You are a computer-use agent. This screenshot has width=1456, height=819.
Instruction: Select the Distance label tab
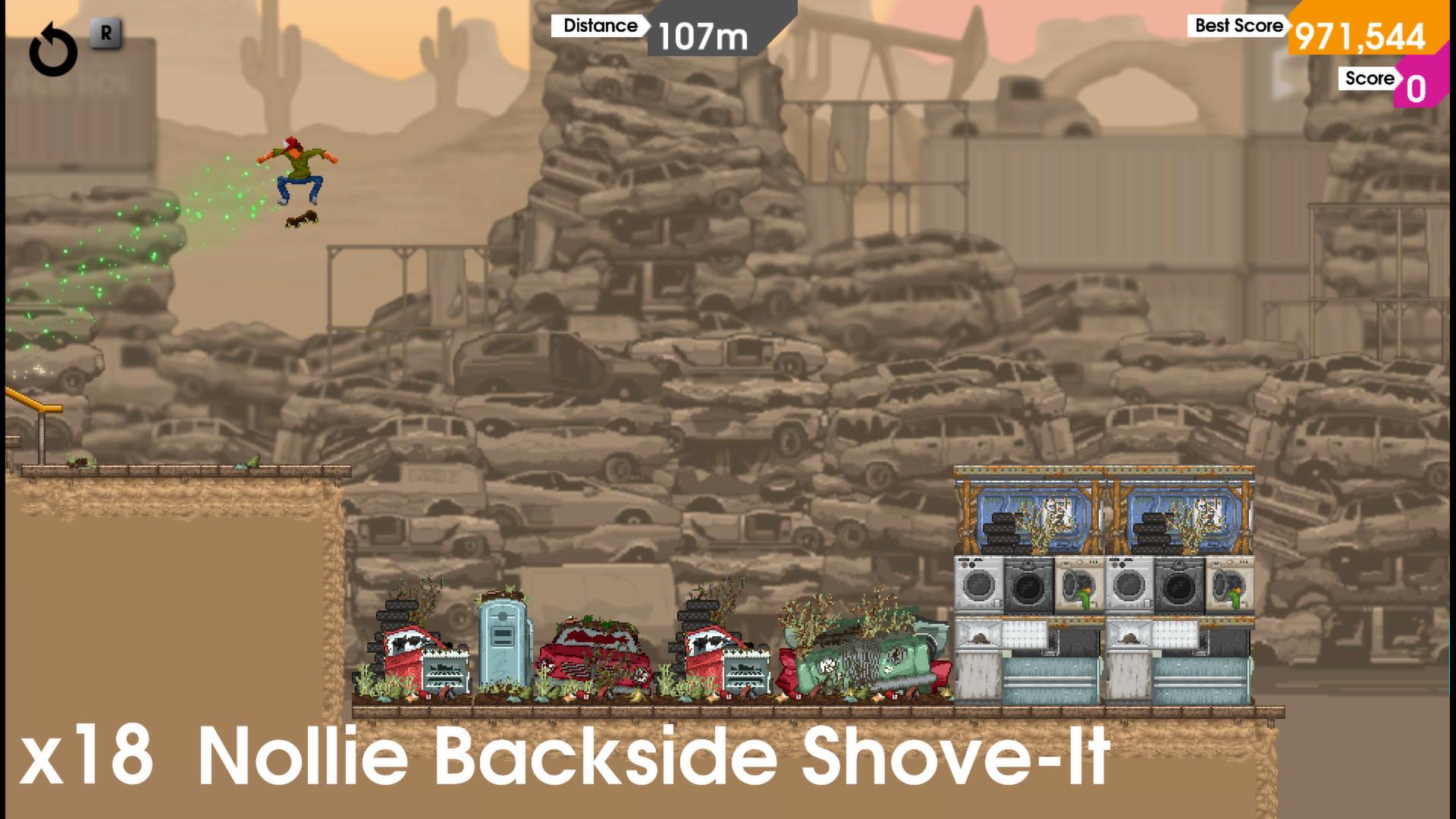point(599,25)
